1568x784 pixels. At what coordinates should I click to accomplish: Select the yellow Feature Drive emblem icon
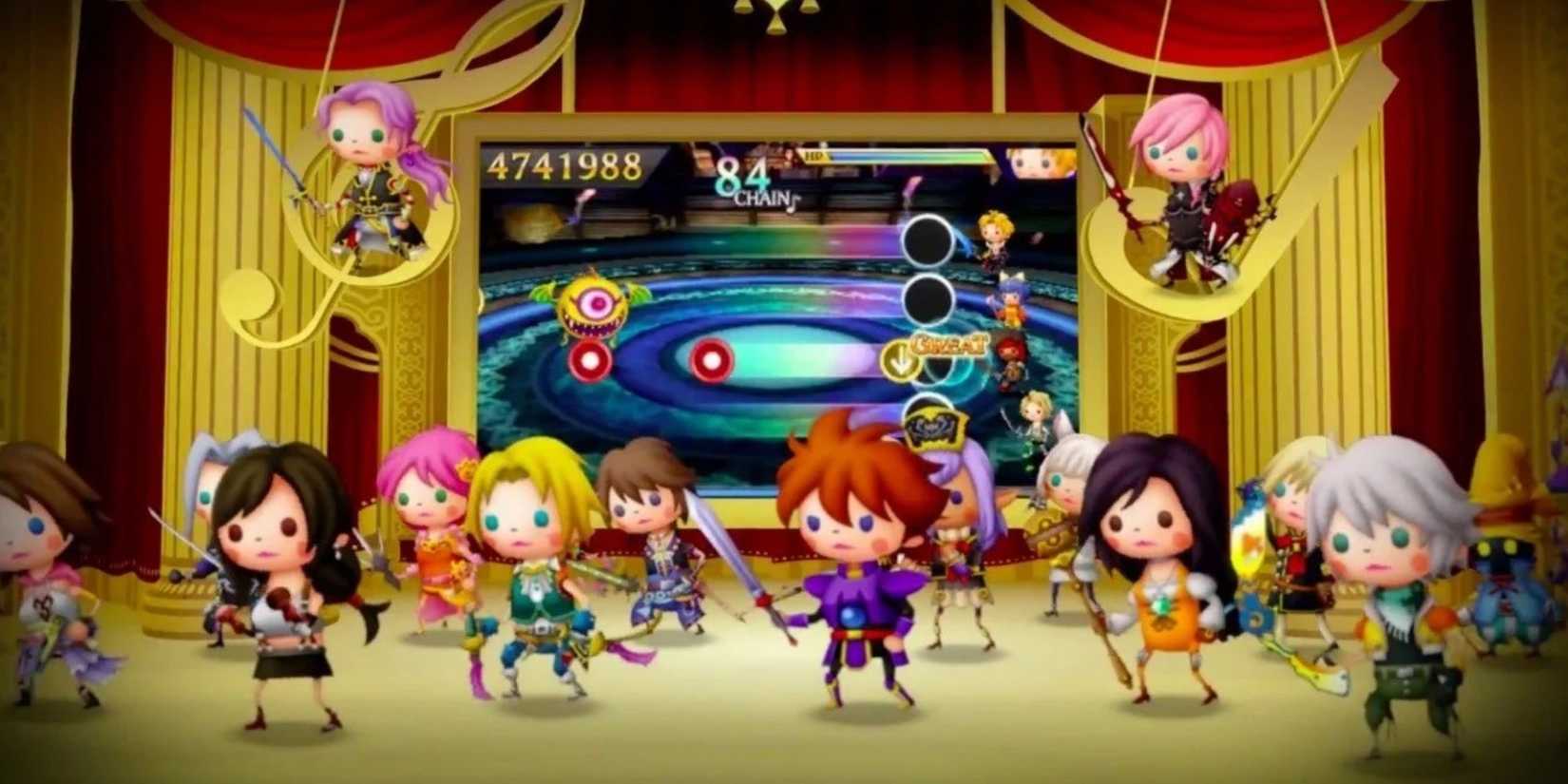tap(935, 430)
